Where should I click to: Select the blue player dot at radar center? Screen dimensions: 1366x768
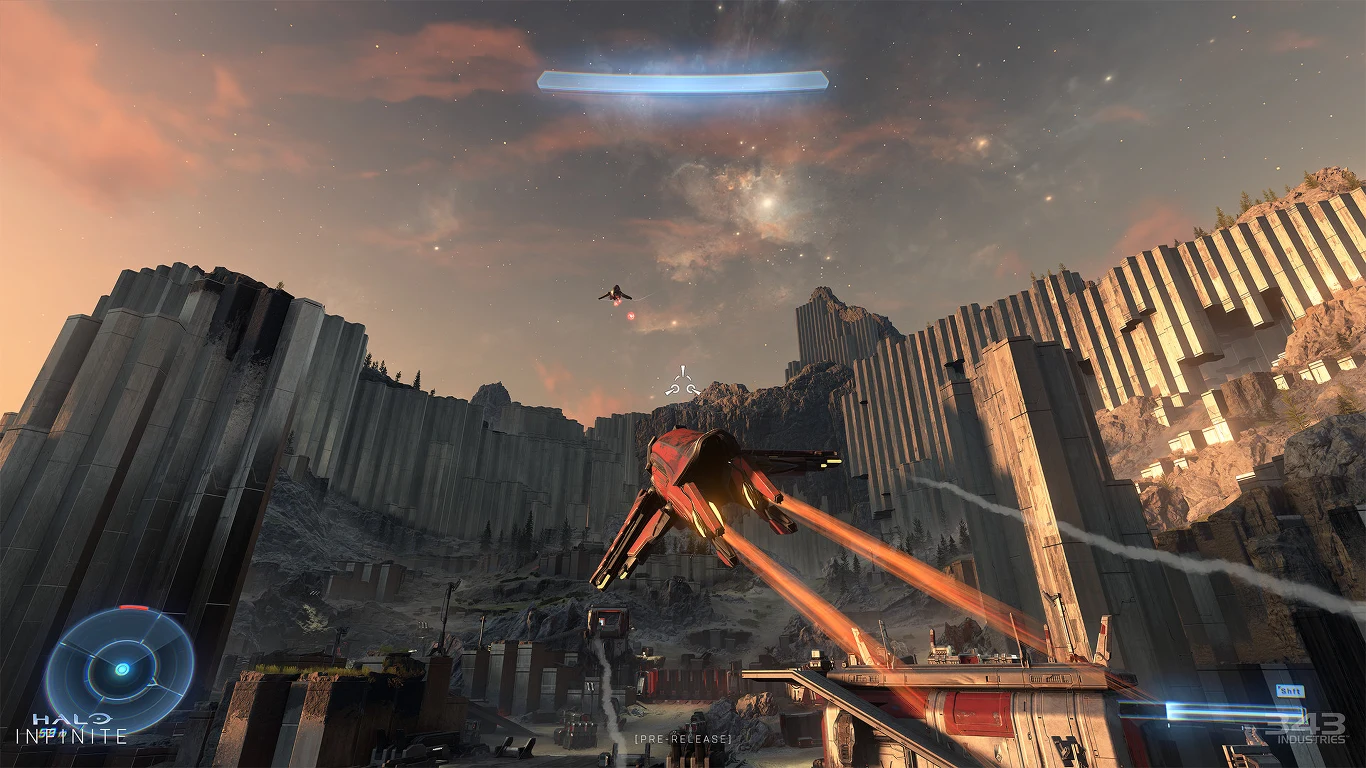click(123, 669)
